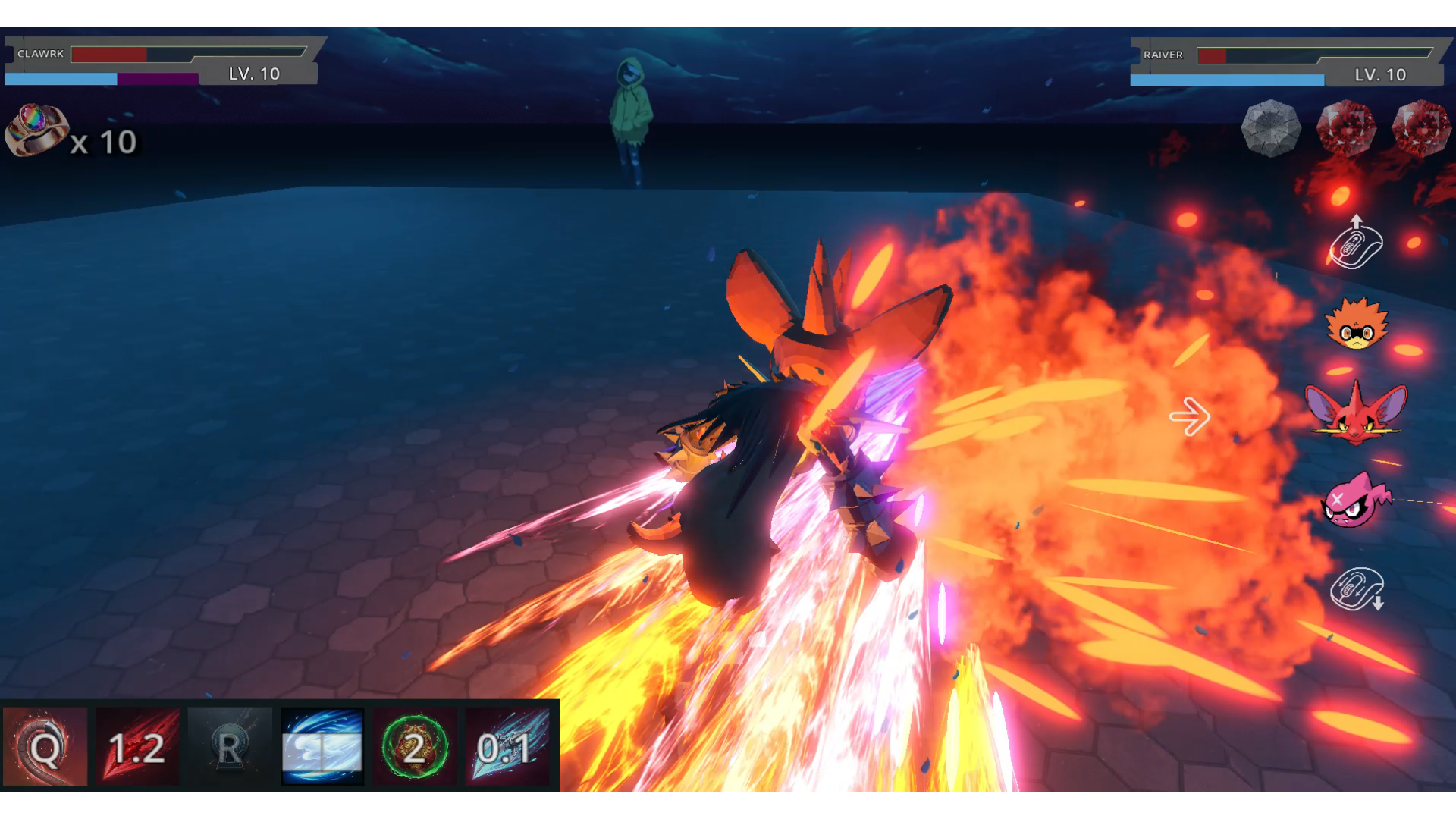Image resolution: width=1456 pixels, height=819 pixels.
Task: Select the red bat-eared creature portrait
Action: pos(1356,413)
